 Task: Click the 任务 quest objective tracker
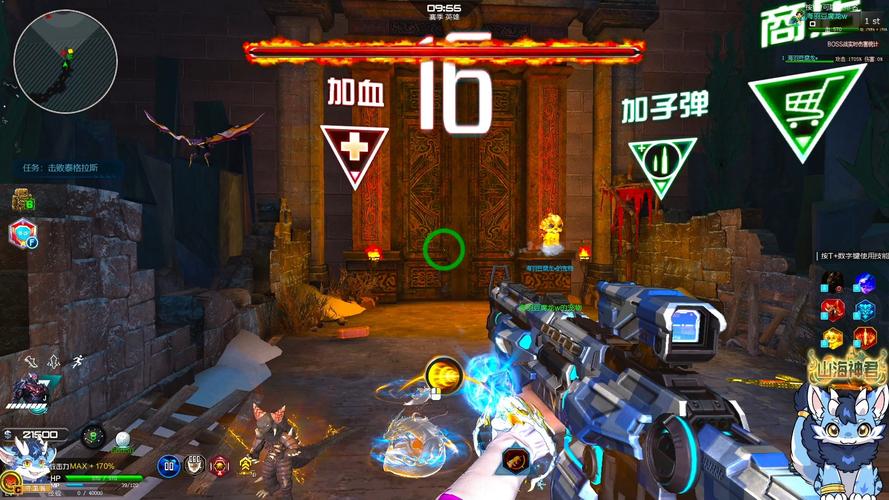pyautogui.click(x=60, y=168)
